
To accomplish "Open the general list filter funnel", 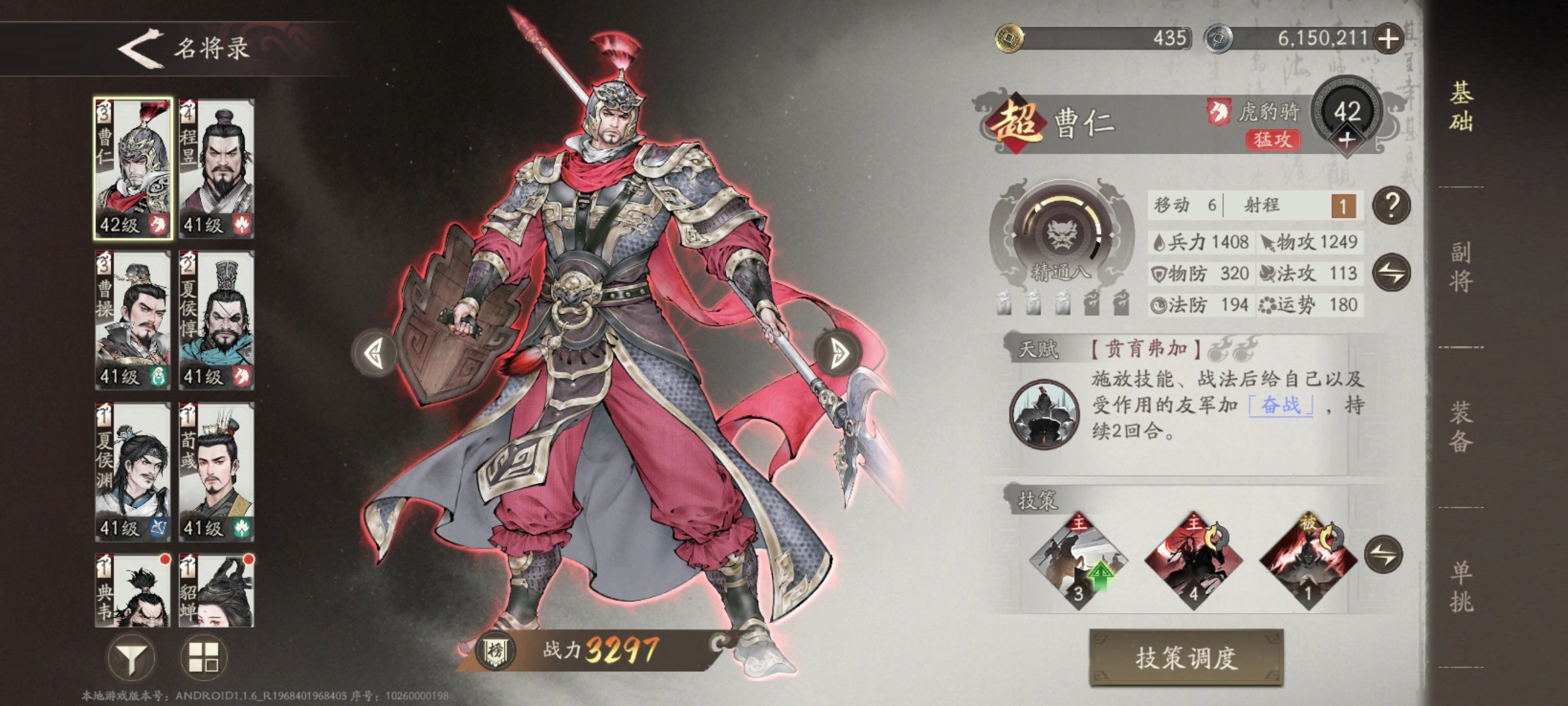I will coord(131,657).
